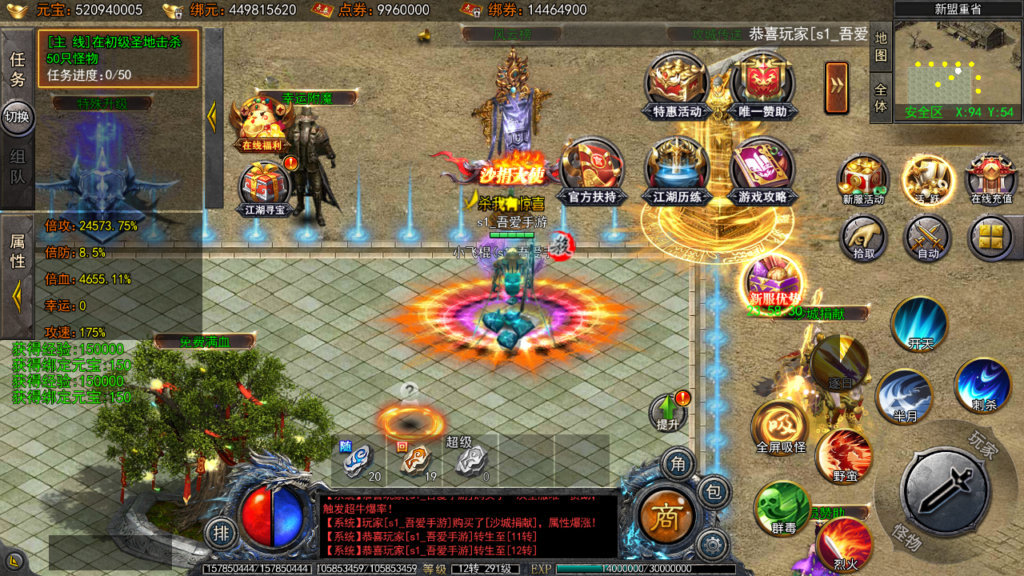Cast the 刺杀 assassinate skill

tap(982, 385)
